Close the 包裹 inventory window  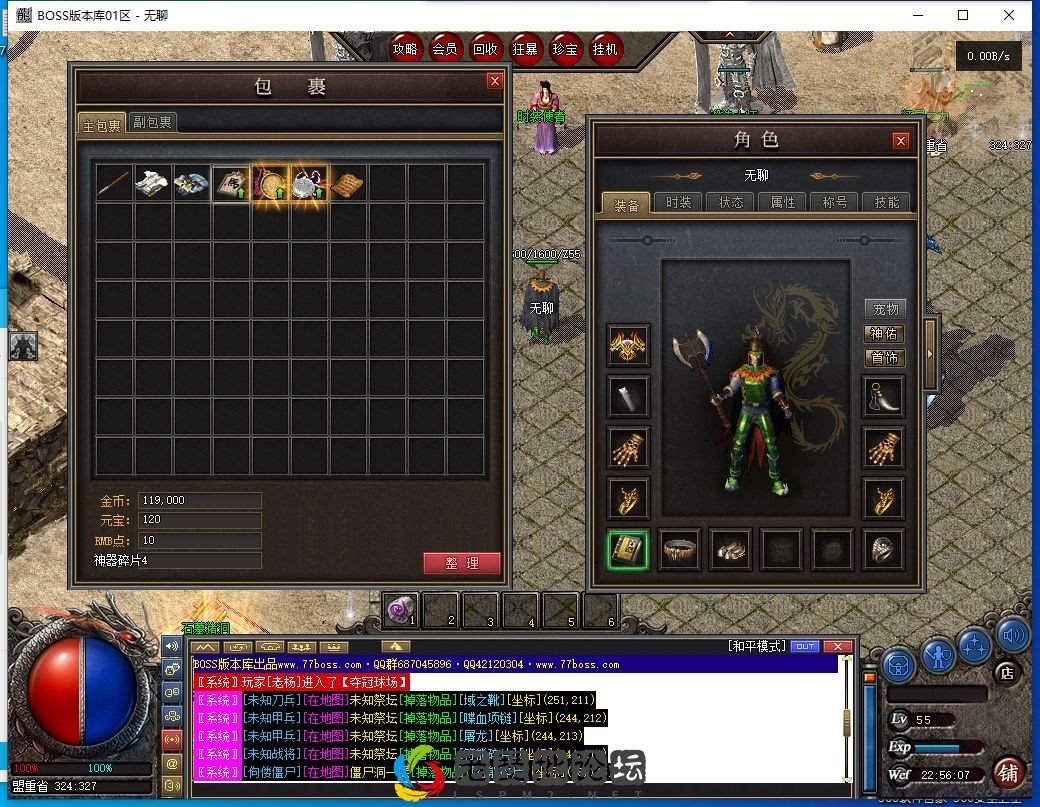[494, 82]
